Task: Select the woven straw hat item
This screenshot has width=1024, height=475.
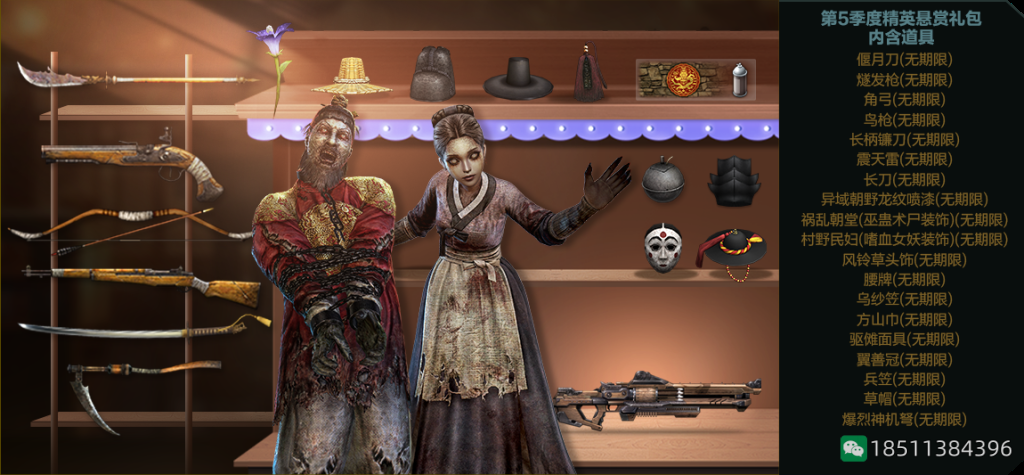Action: pyautogui.click(x=351, y=76)
